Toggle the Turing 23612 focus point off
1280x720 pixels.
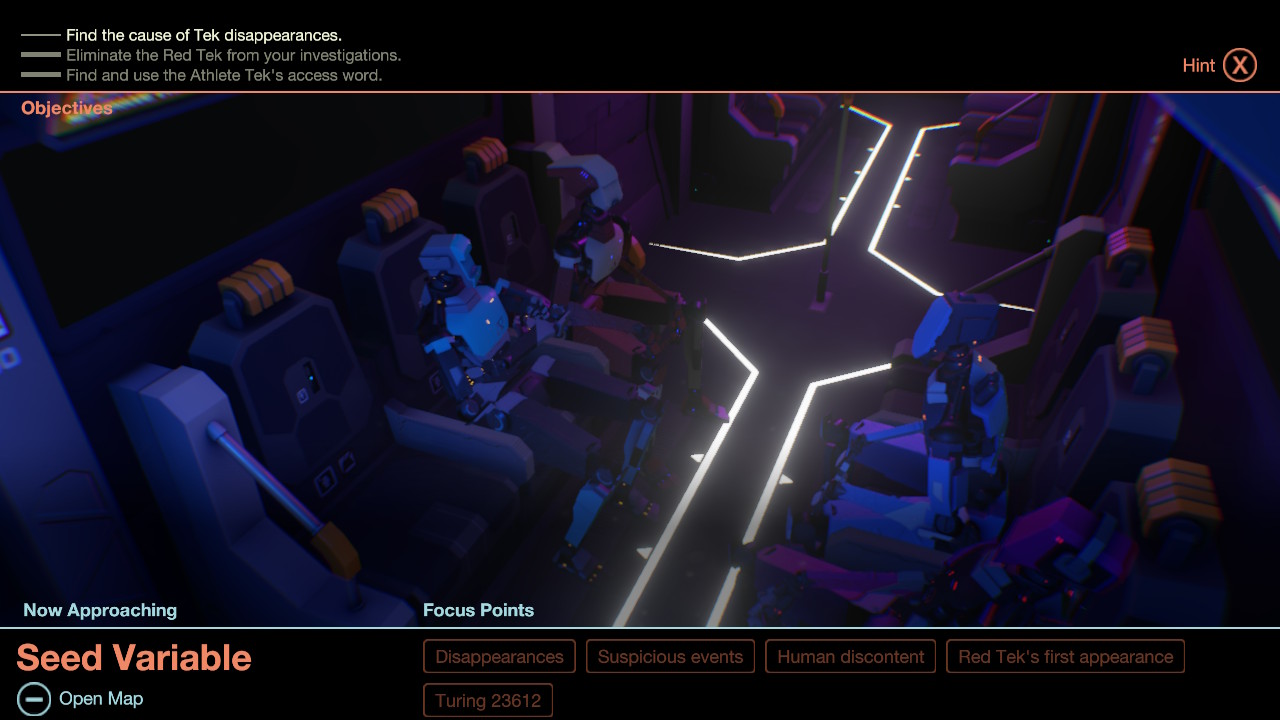pos(488,700)
